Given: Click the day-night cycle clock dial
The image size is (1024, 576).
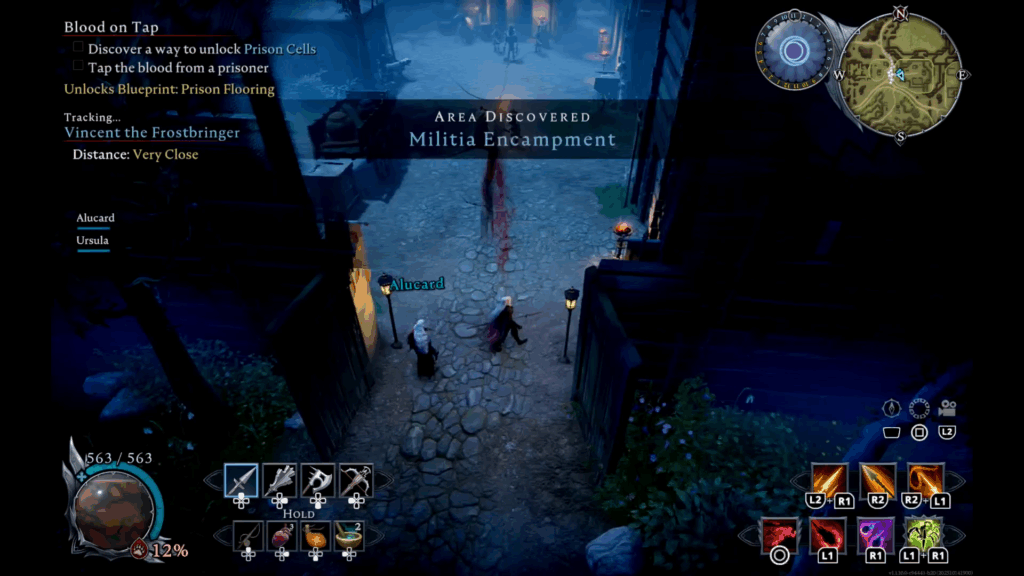Looking at the screenshot, I should 795,51.
